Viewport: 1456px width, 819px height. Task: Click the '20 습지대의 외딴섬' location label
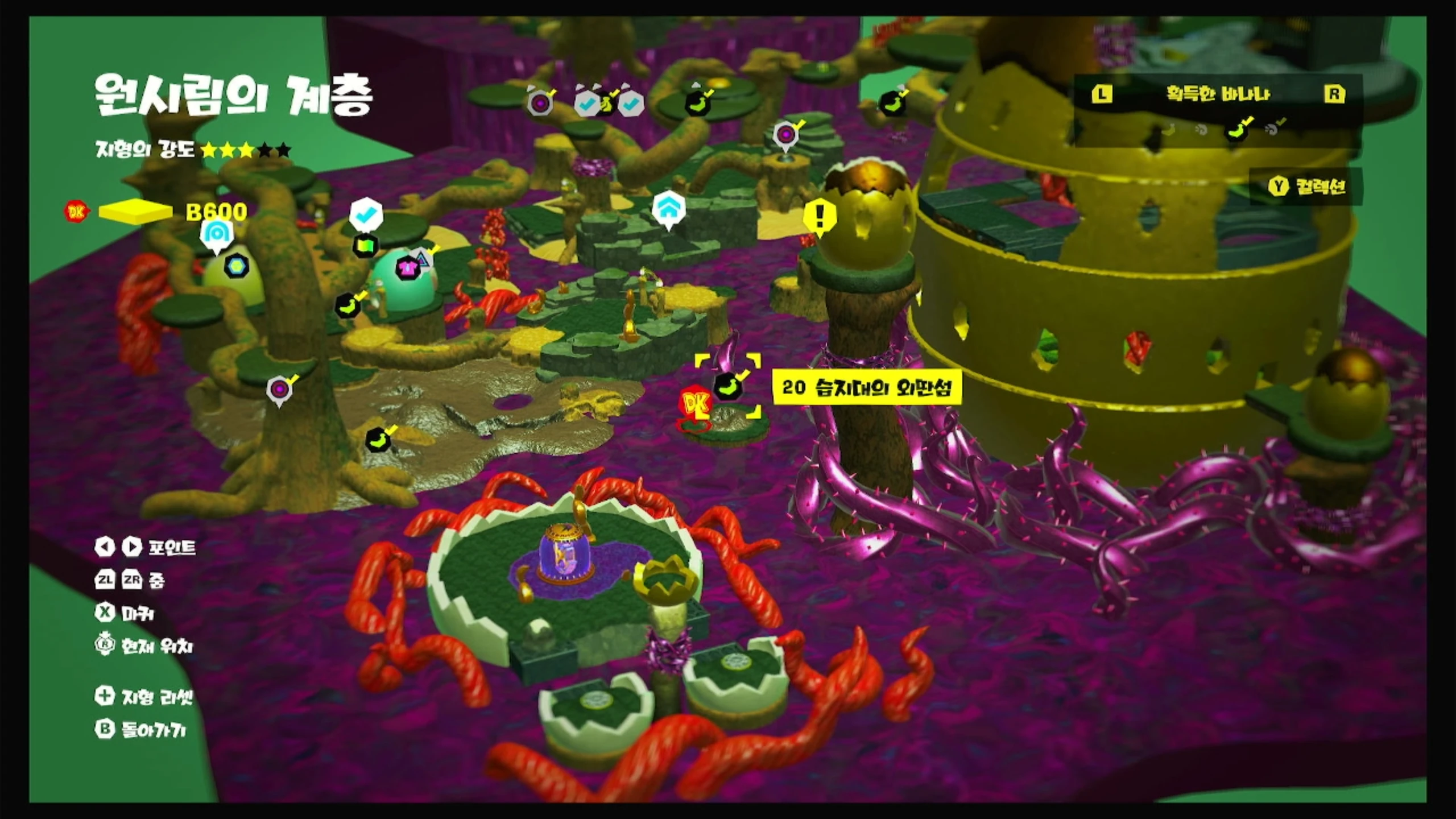point(866,388)
